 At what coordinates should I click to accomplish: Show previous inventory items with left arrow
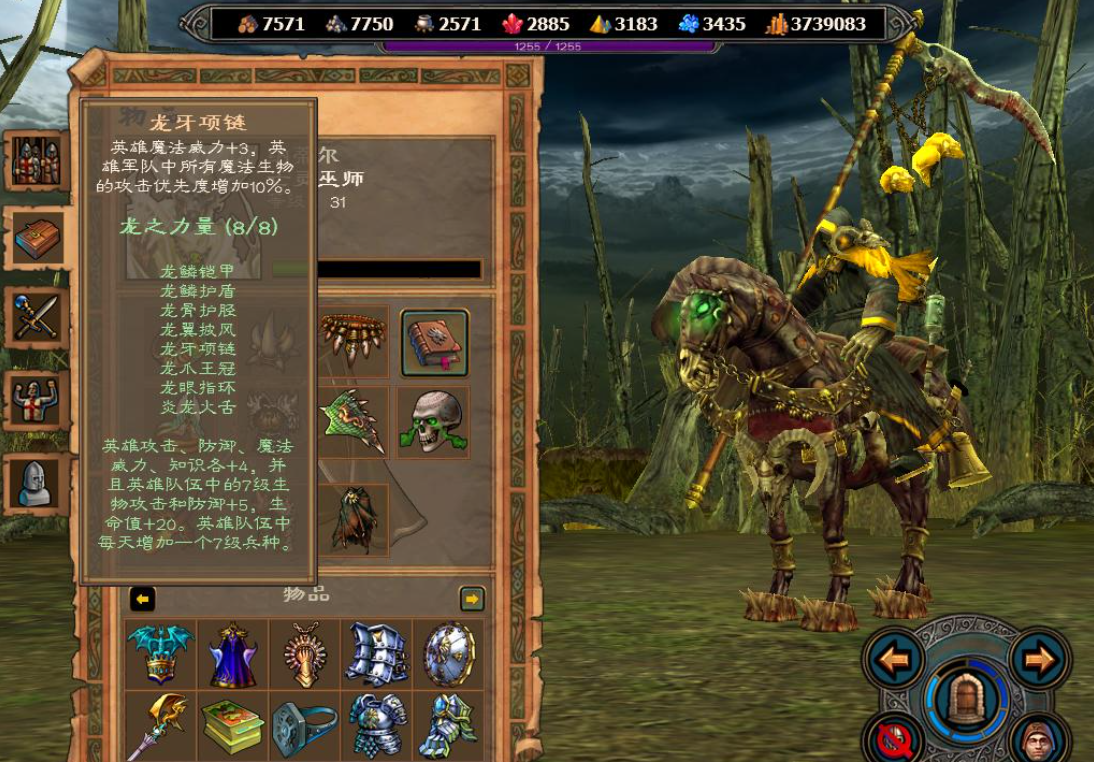pos(143,598)
